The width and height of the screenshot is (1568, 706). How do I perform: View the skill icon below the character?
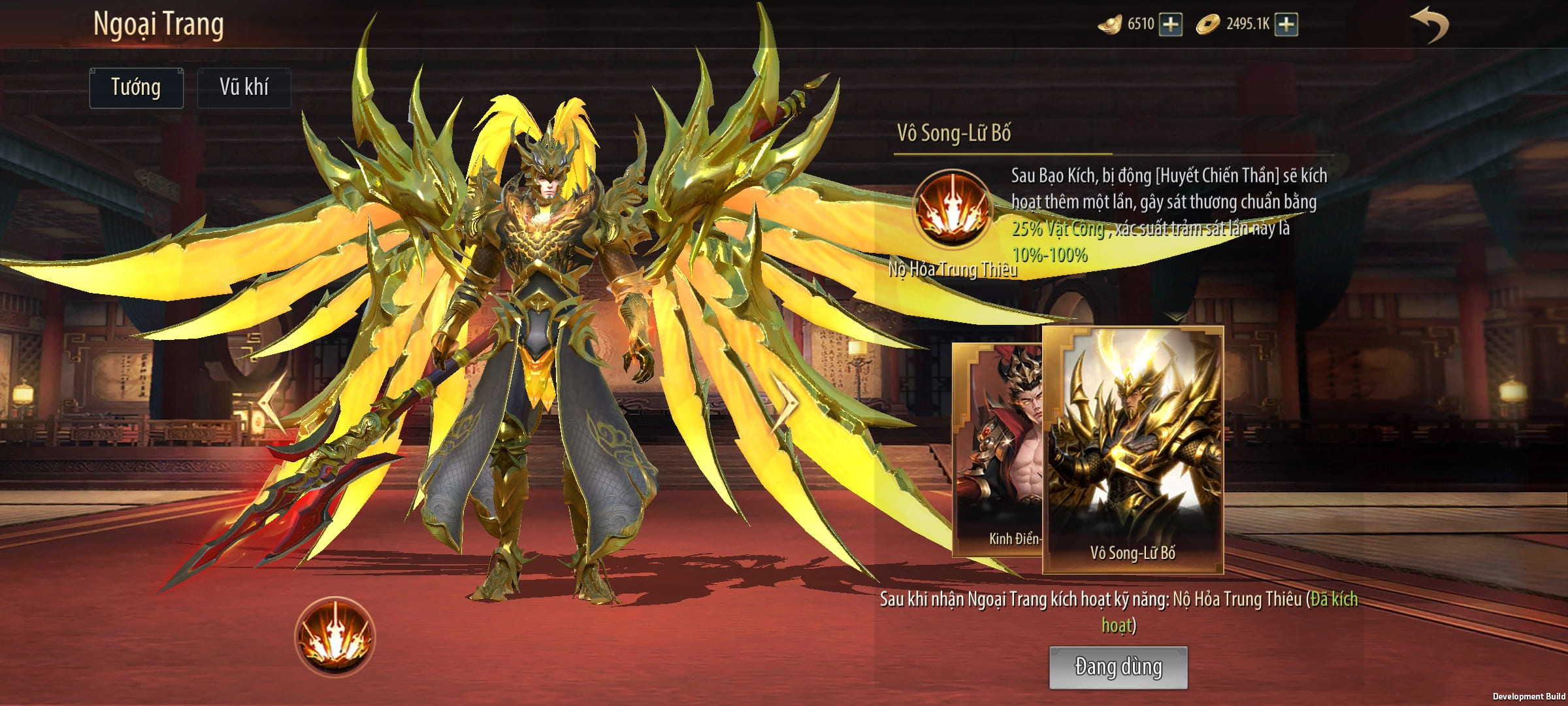335,636
